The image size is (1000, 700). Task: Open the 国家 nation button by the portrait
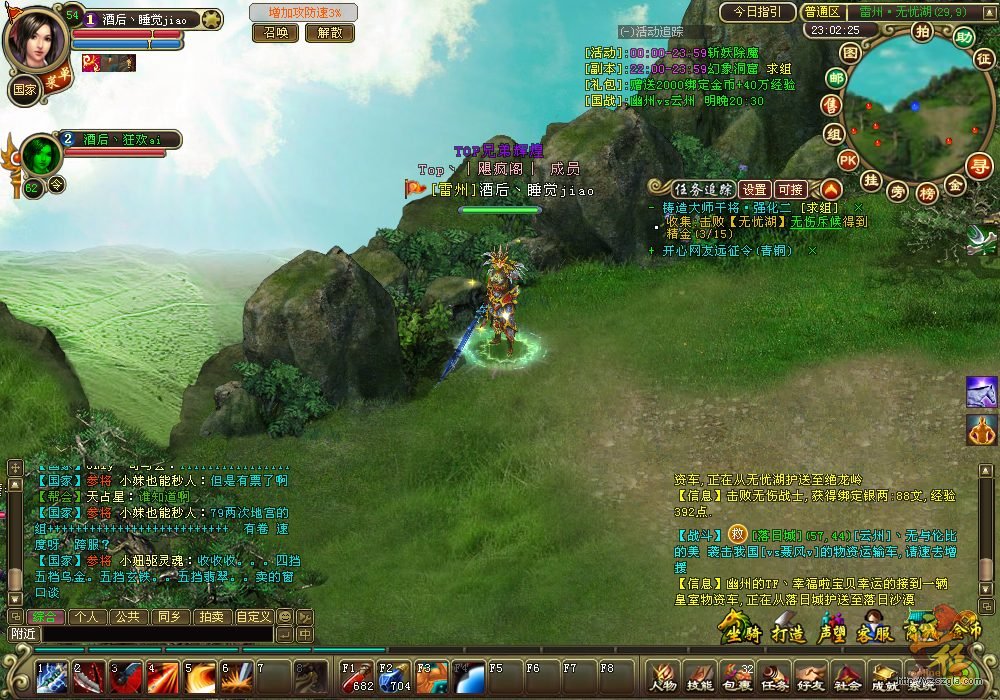point(23,88)
